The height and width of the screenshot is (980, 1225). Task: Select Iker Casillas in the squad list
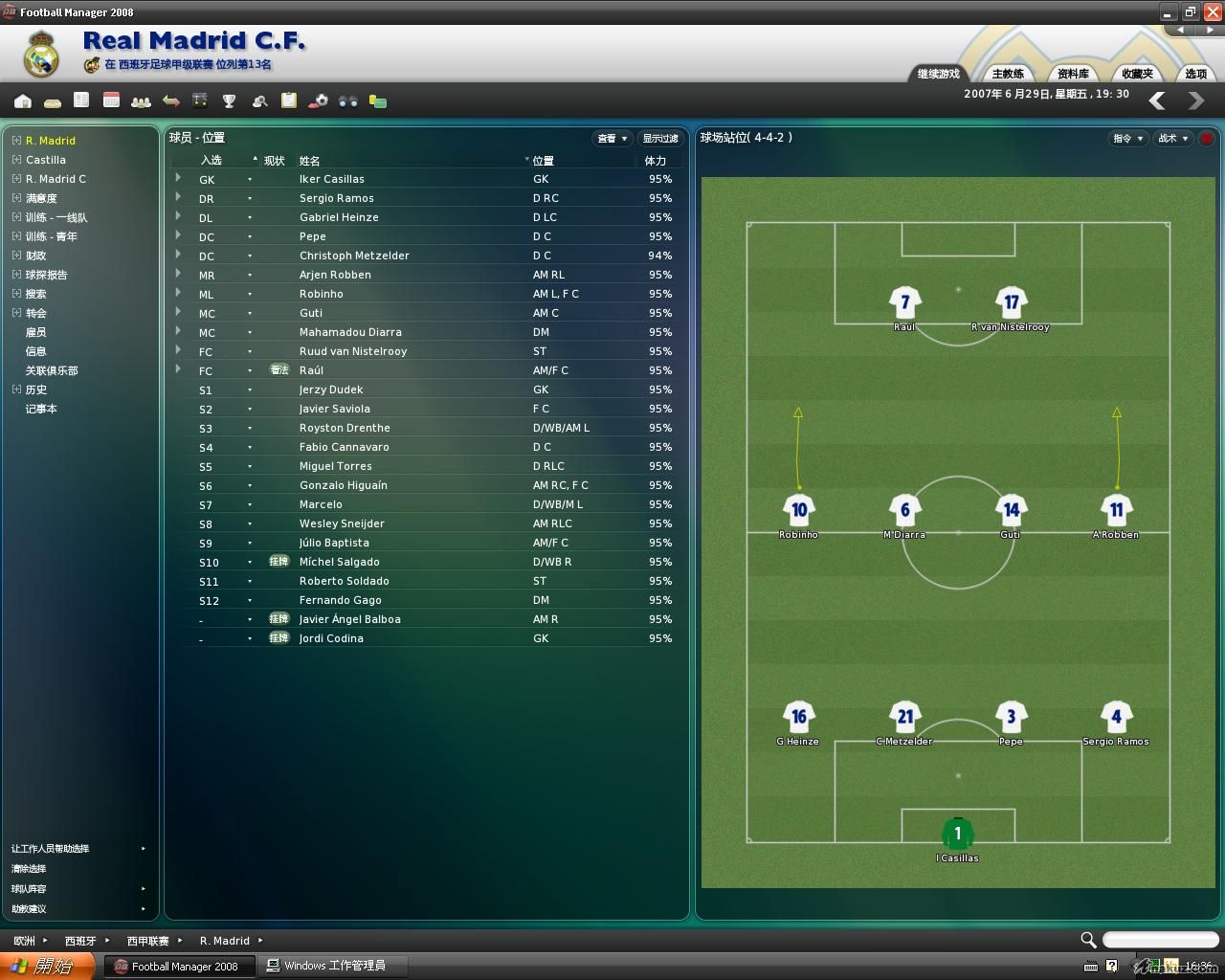tap(331, 179)
